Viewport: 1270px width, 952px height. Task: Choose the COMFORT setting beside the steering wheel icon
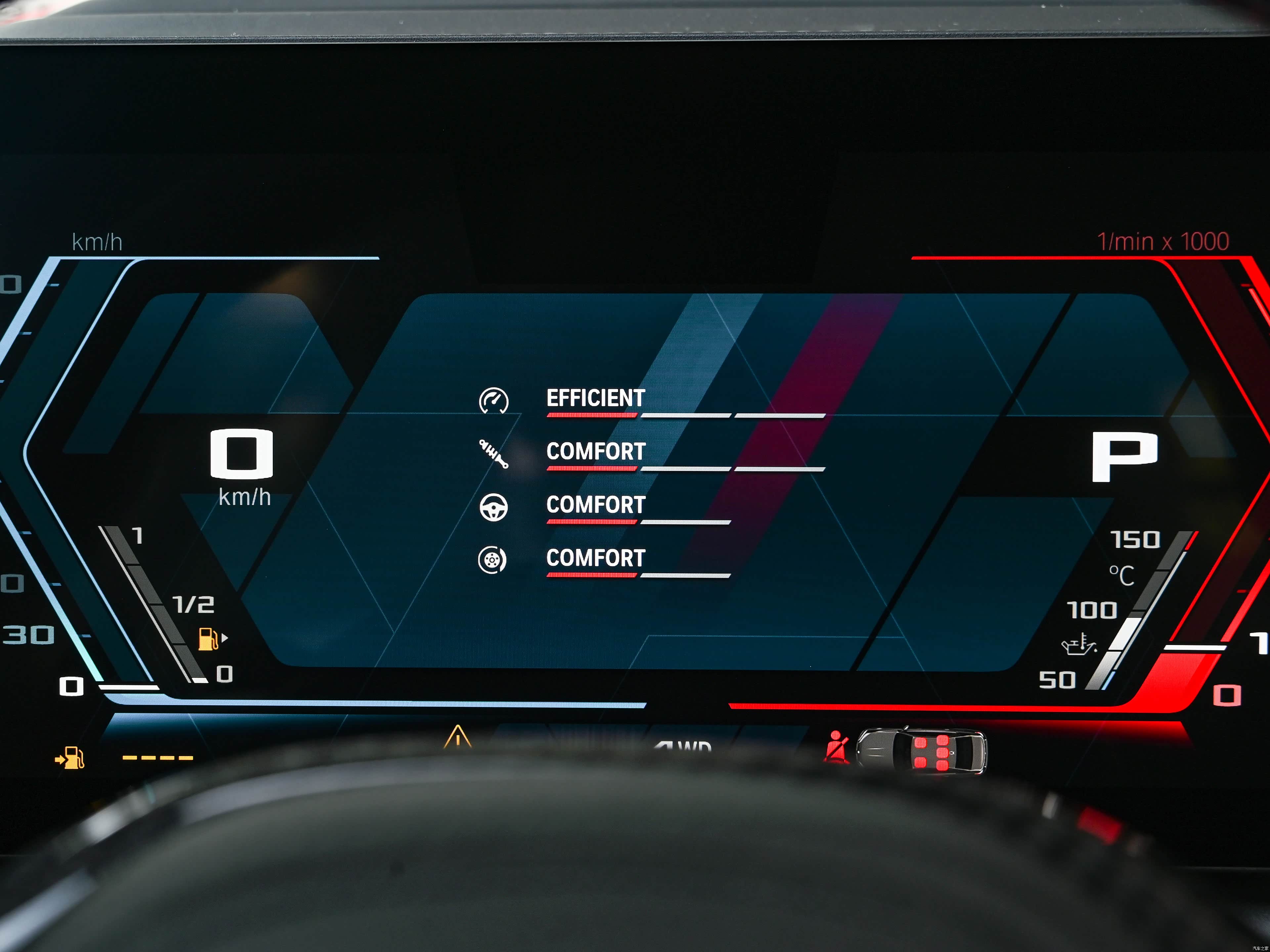point(595,505)
